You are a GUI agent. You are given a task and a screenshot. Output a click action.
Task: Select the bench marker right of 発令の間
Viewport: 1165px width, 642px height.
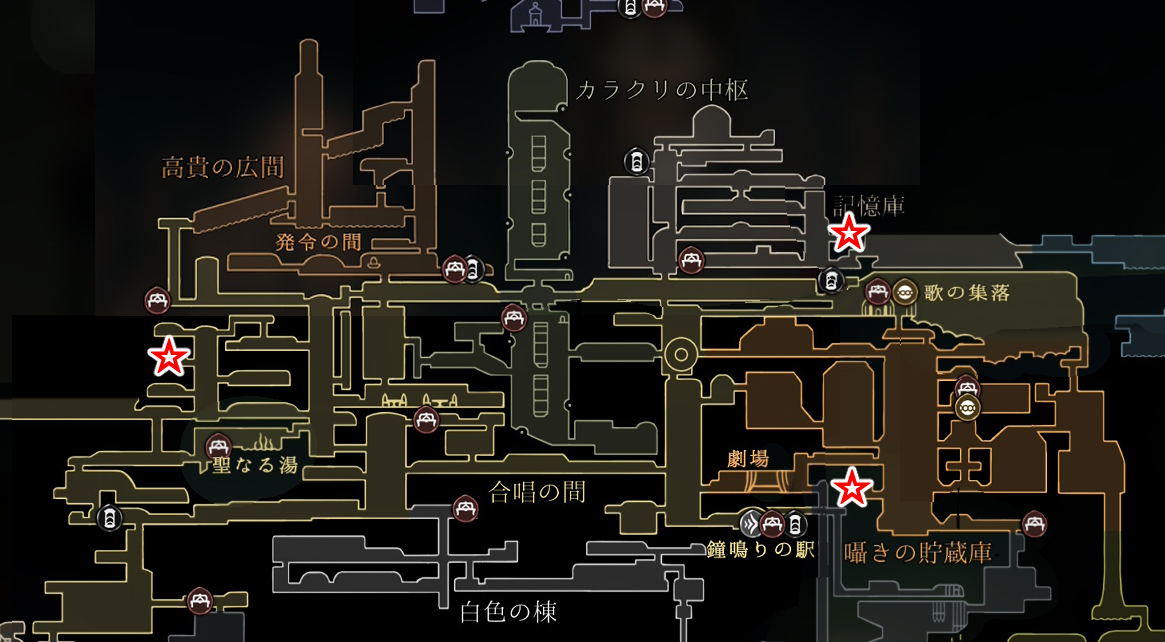point(455,268)
